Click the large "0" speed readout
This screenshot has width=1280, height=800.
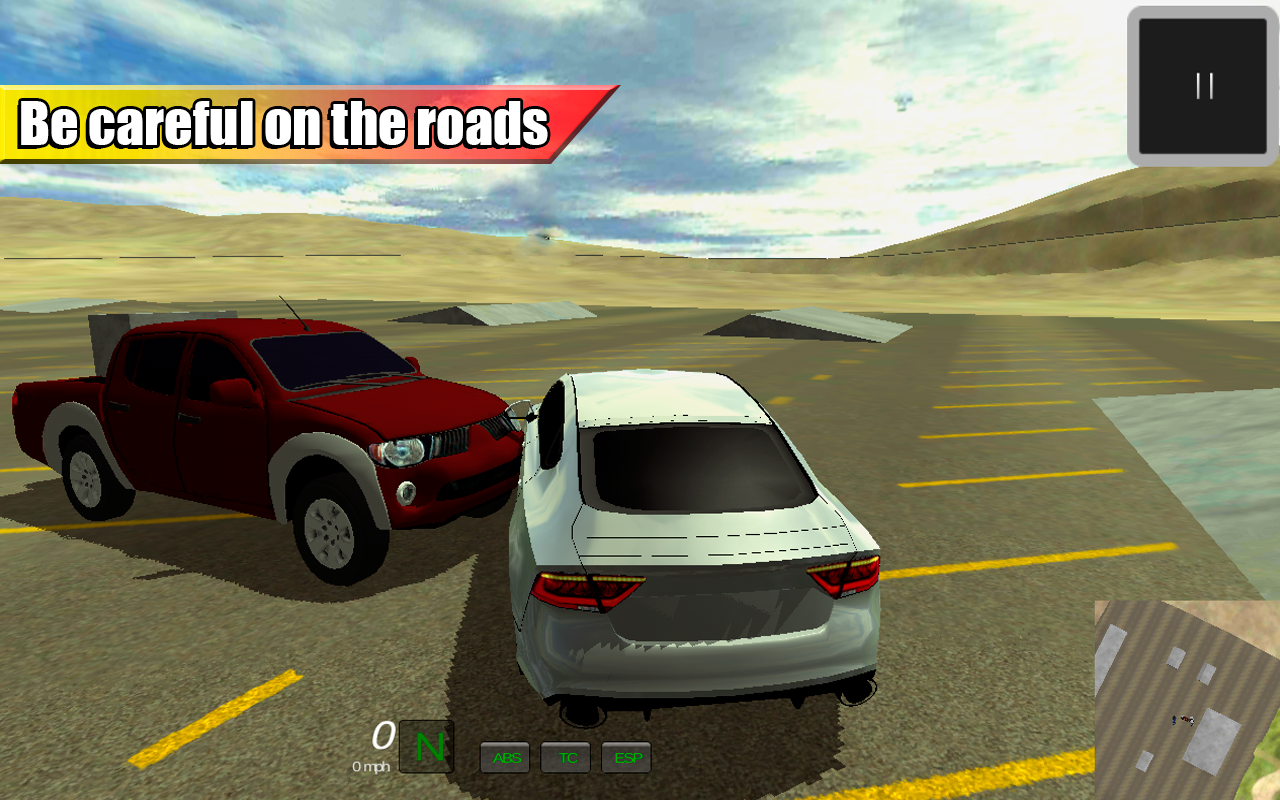382,737
